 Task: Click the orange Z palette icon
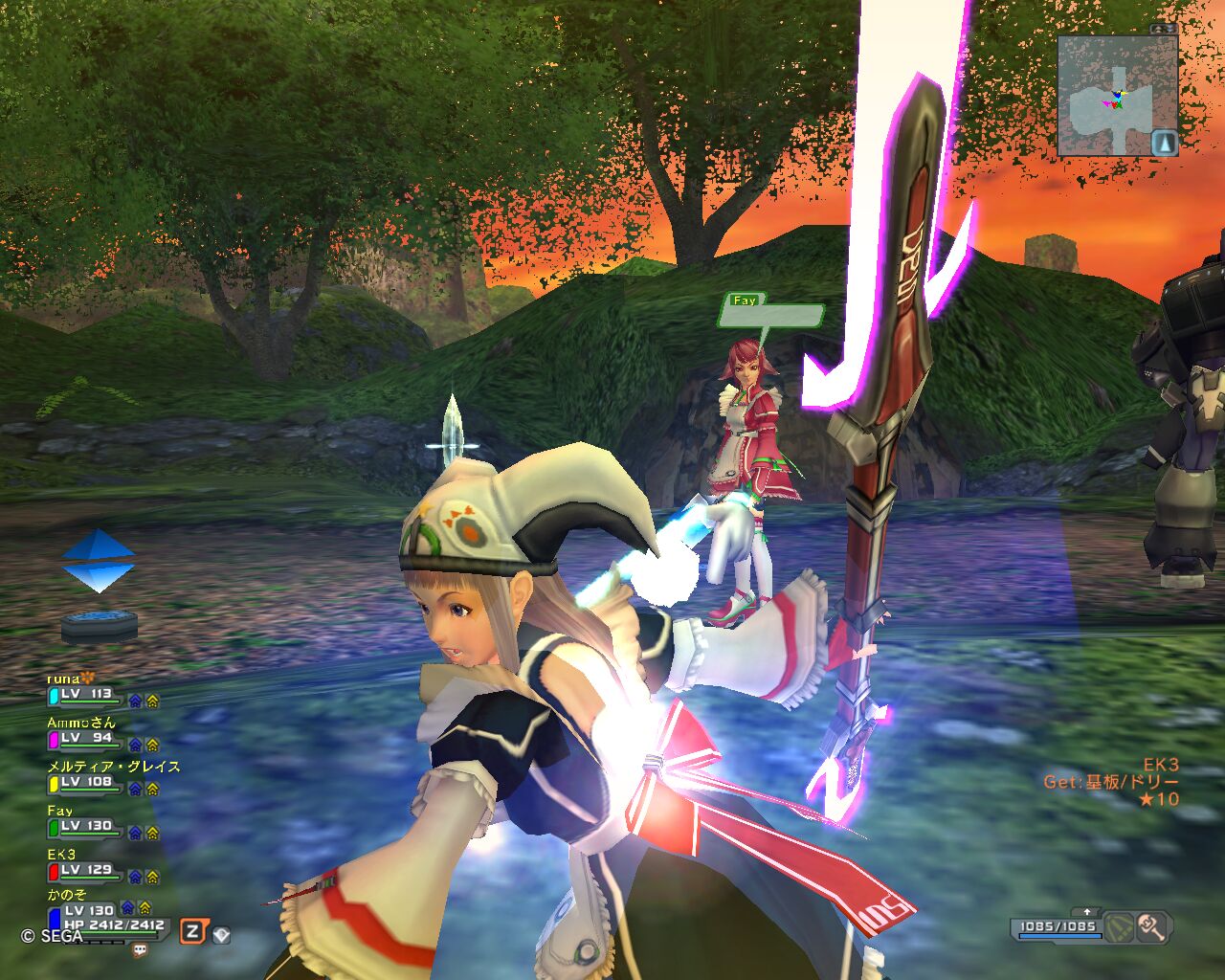point(192,931)
